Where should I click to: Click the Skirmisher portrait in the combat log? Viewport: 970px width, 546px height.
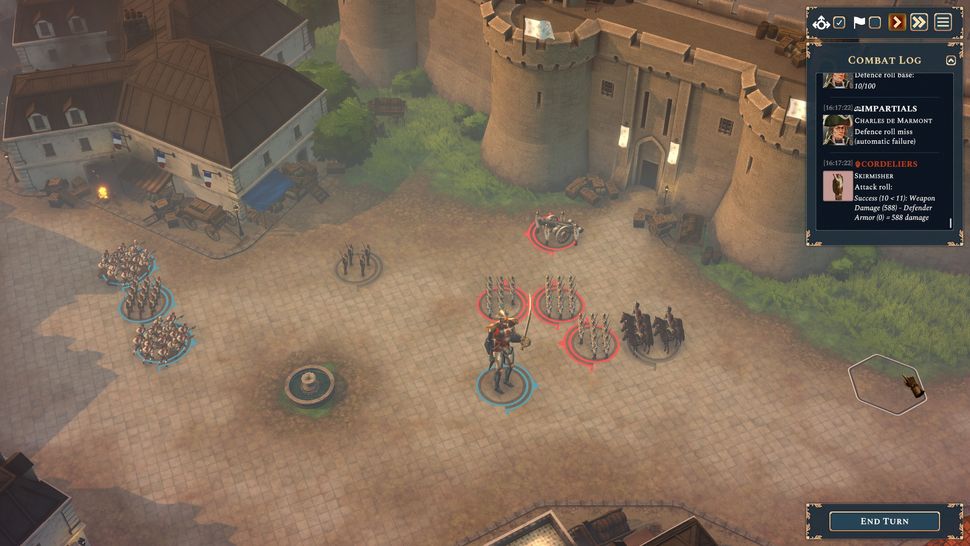[837, 186]
